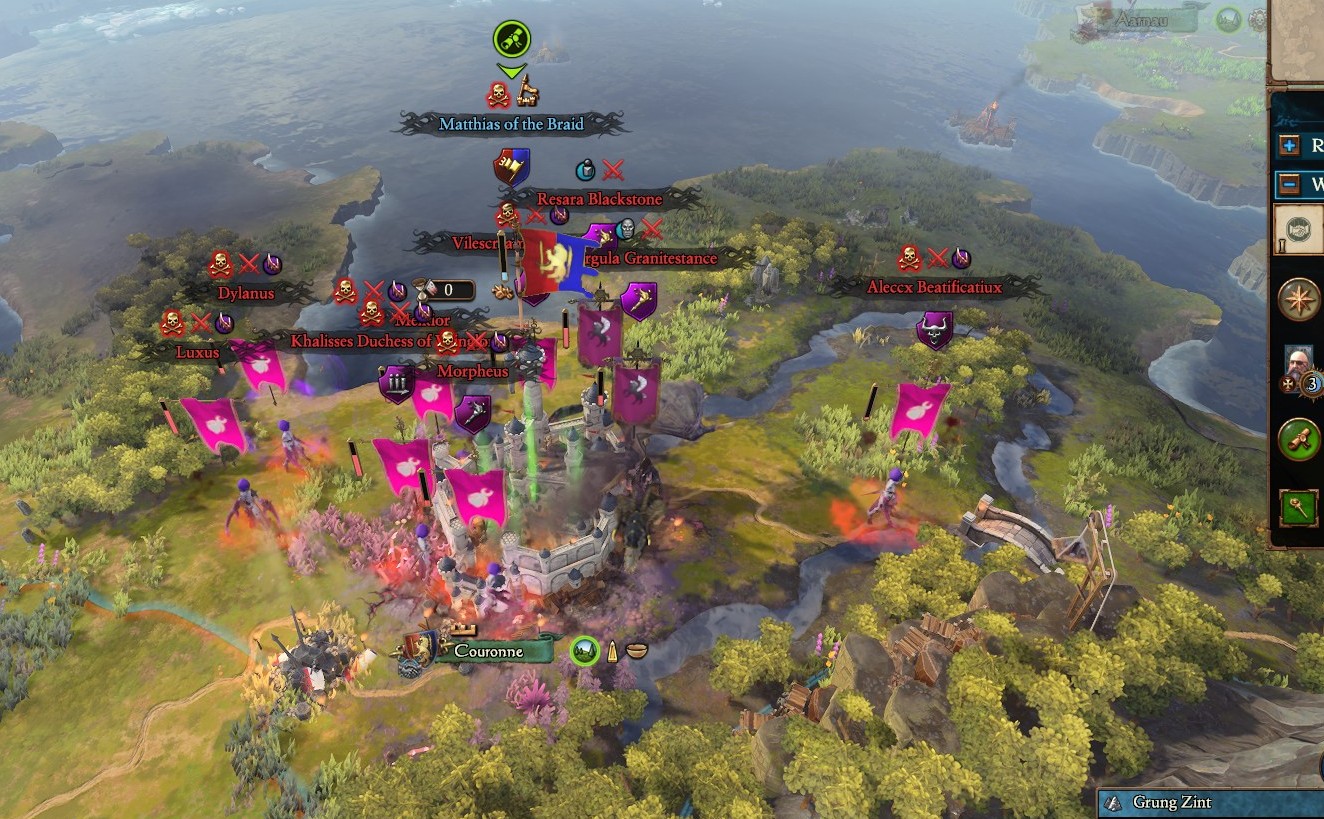This screenshot has width=1324, height=819.
Task: Open the green scroll missions button
Action: coord(1299,439)
